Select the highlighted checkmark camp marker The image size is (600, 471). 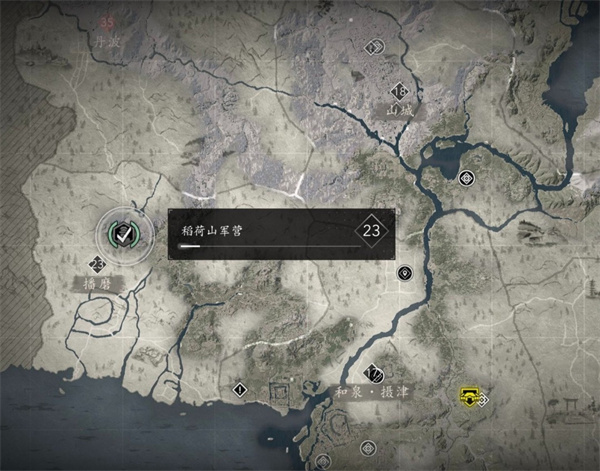click(123, 233)
